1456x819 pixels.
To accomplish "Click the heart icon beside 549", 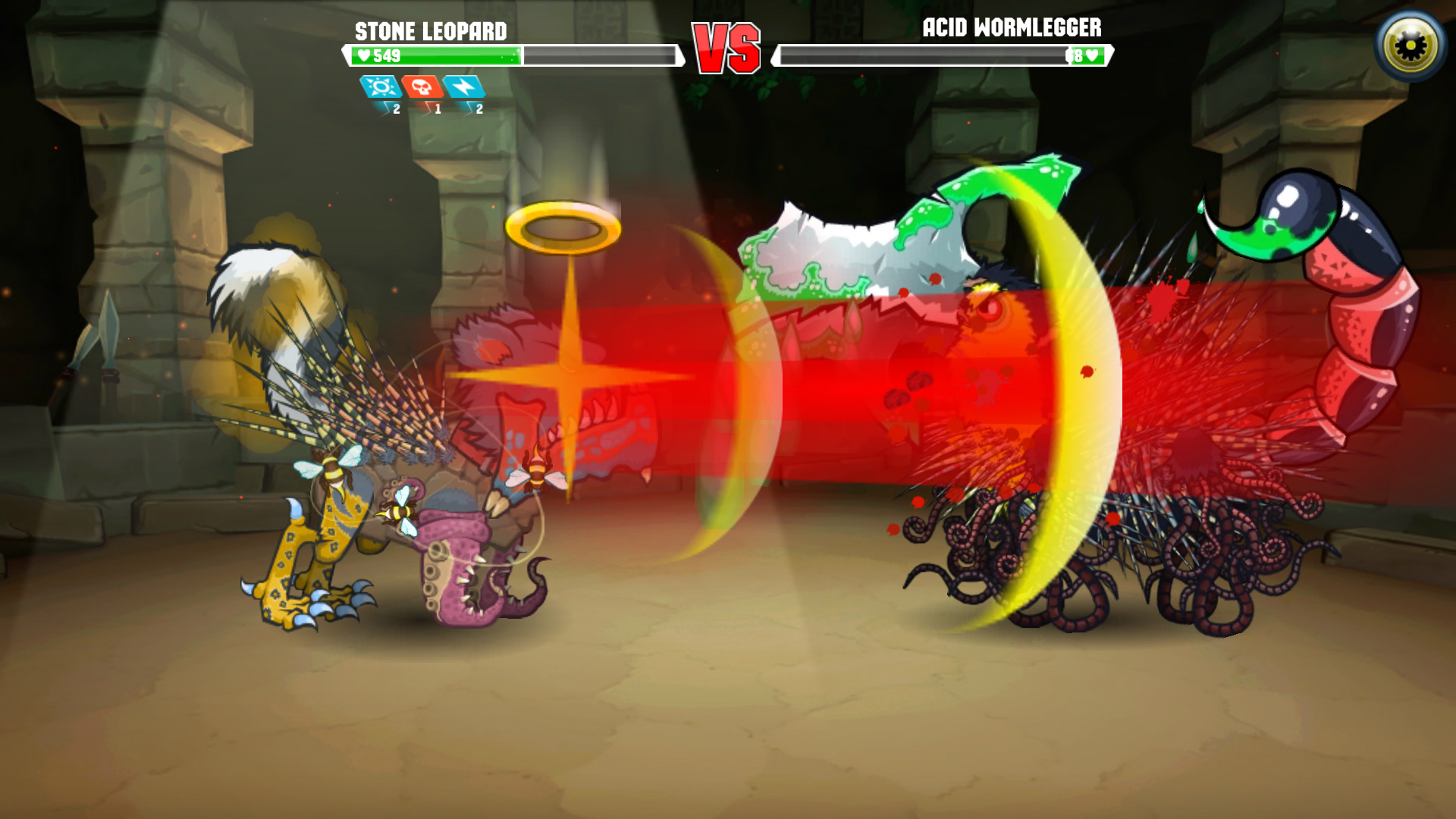I will 365,55.
